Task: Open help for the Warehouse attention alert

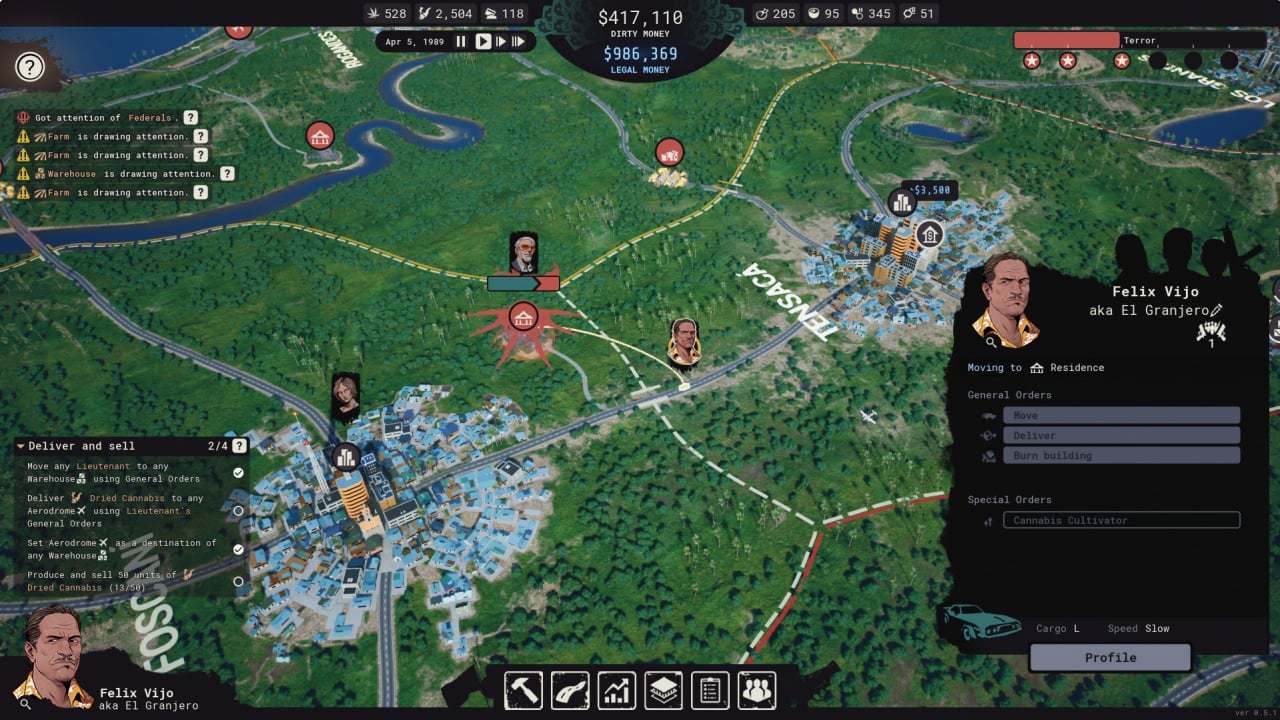Action: coord(227,174)
